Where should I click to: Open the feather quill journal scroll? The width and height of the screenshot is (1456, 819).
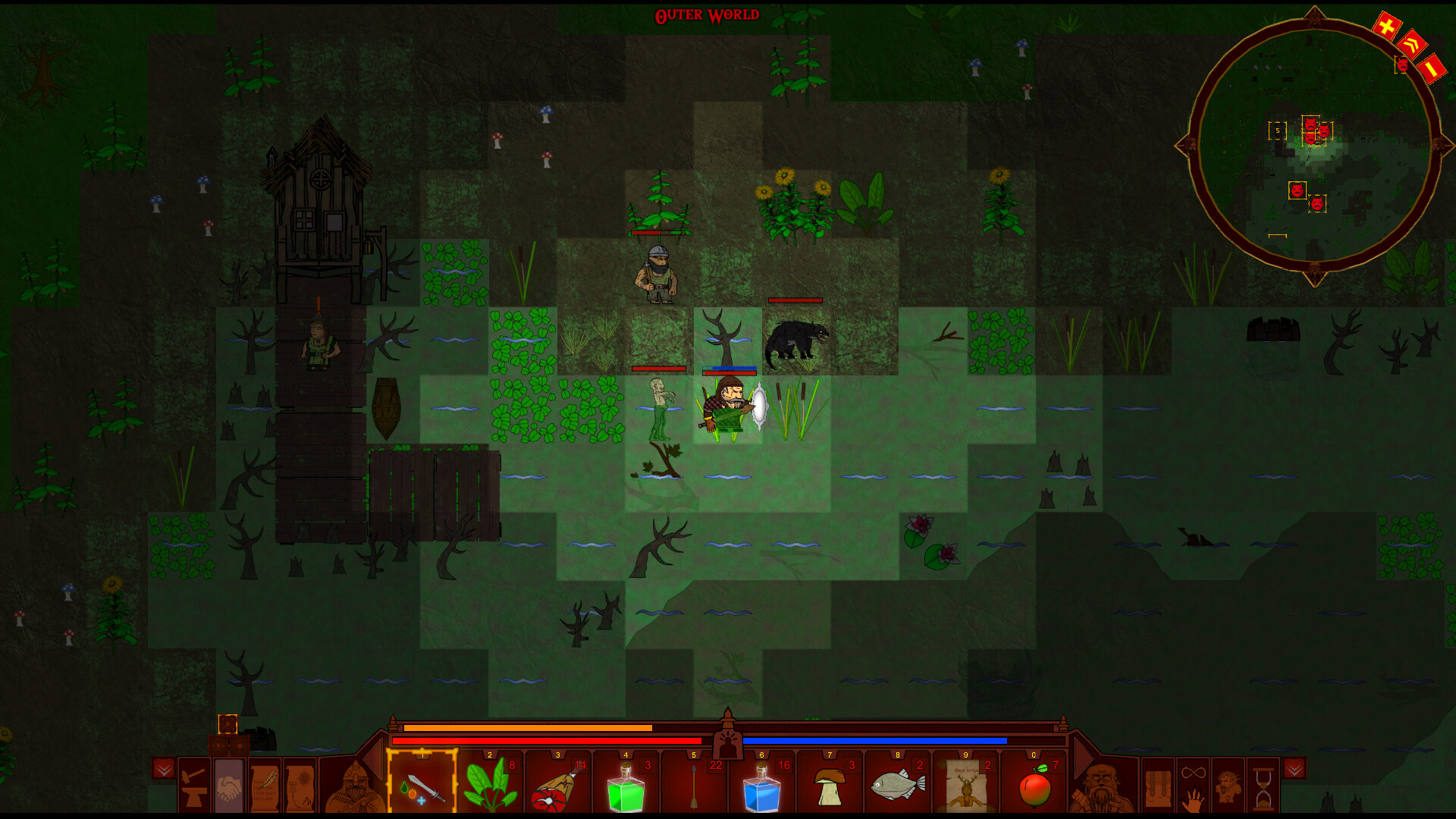pos(266,789)
